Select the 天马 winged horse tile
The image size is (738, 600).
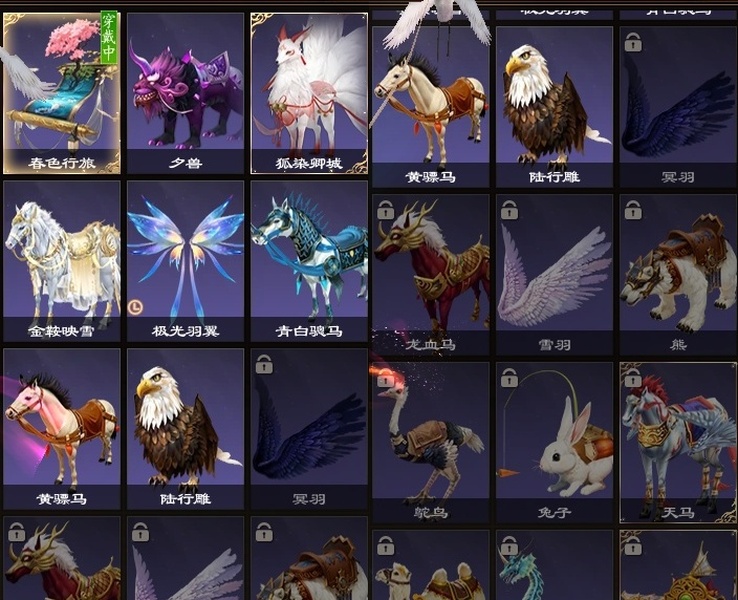(678, 440)
